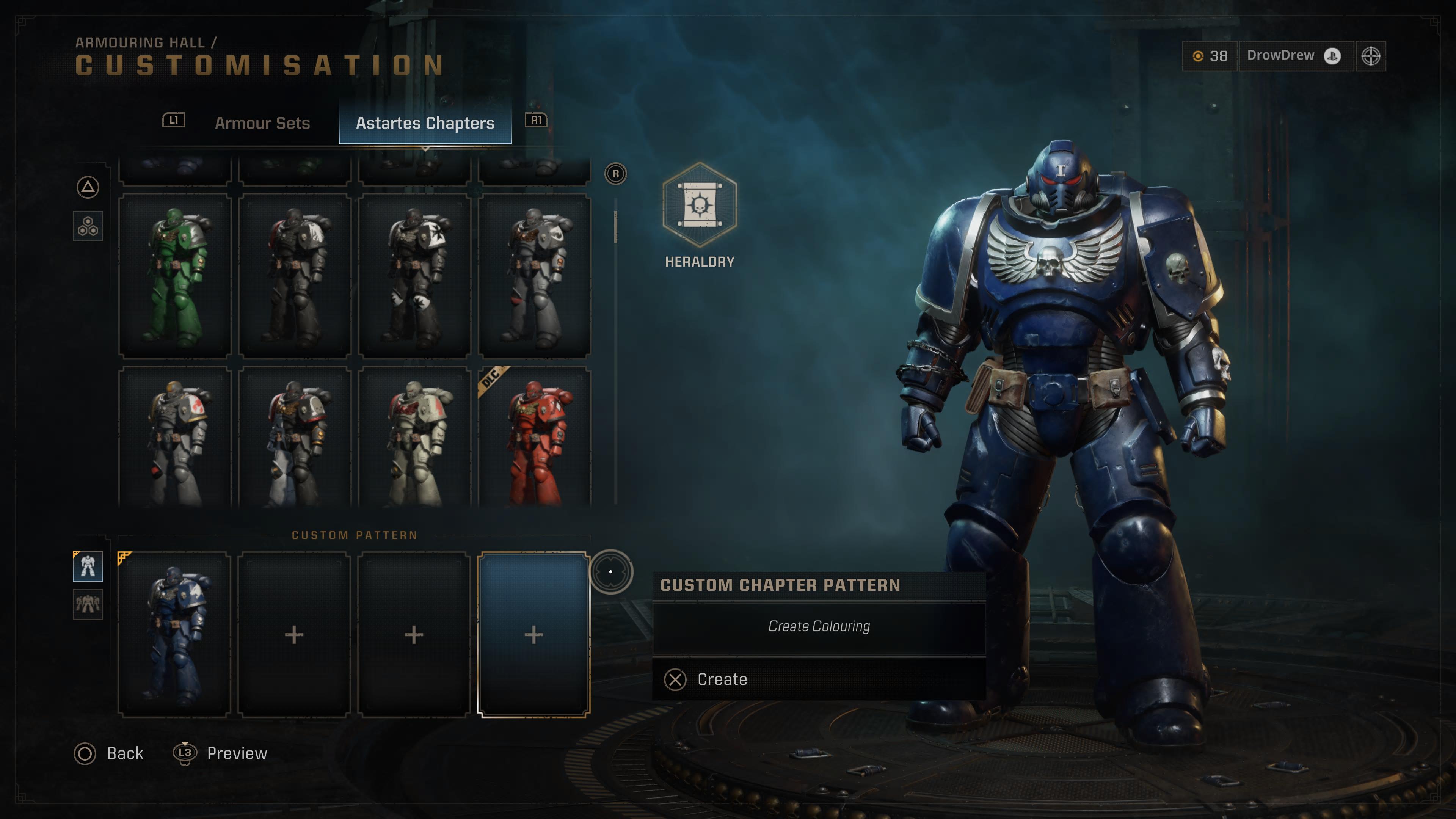Create a new custom chapter pattern
Screen dimensions: 1456x819
(721, 679)
